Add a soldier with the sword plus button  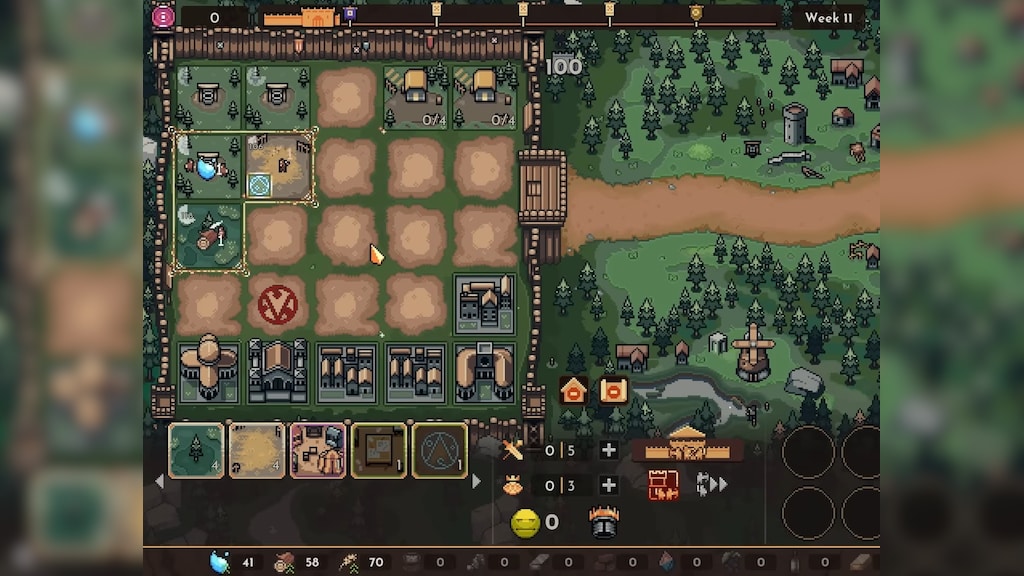[x=608, y=450]
